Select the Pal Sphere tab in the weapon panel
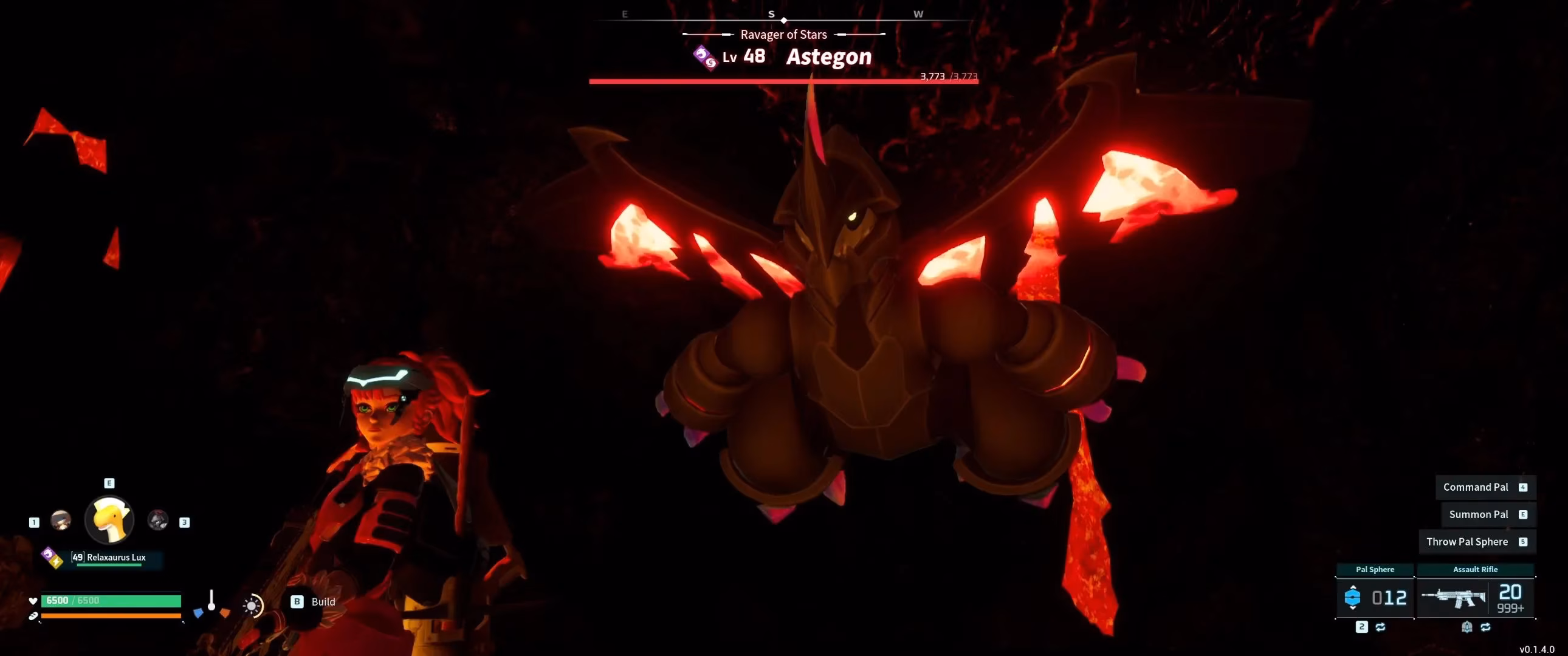 coord(1375,569)
